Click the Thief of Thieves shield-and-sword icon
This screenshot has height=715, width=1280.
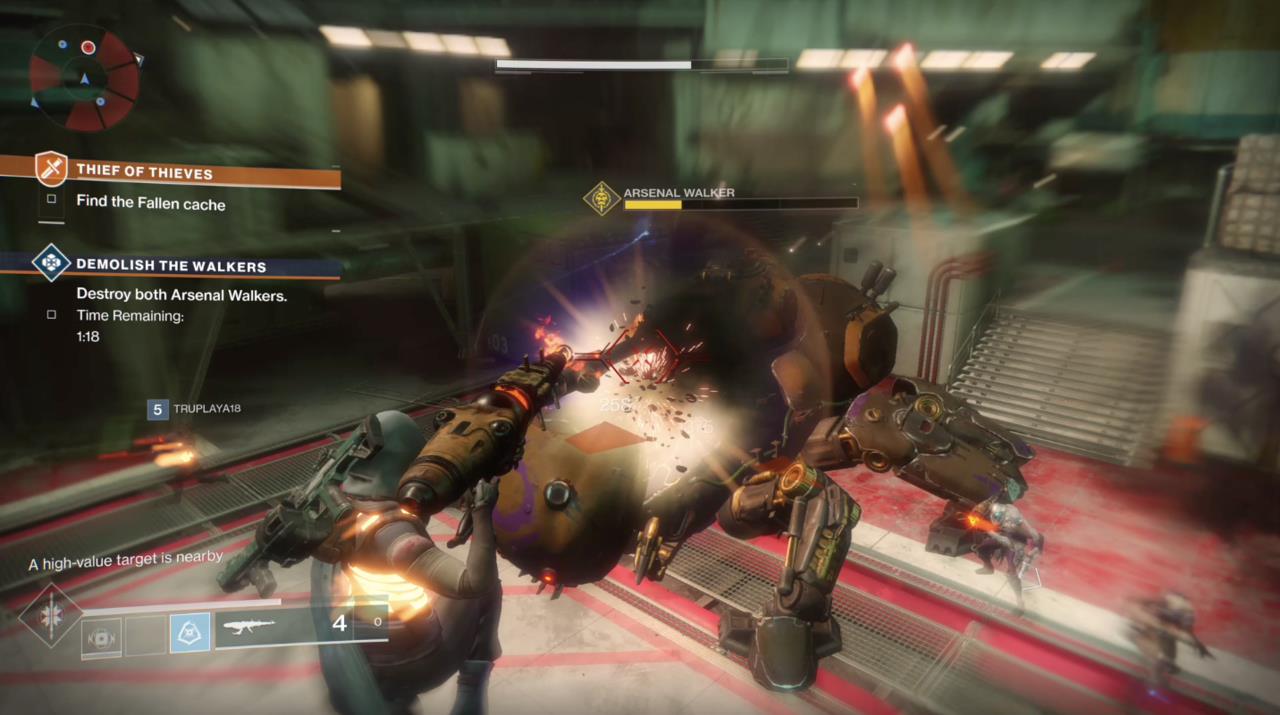[x=51, y=168]
